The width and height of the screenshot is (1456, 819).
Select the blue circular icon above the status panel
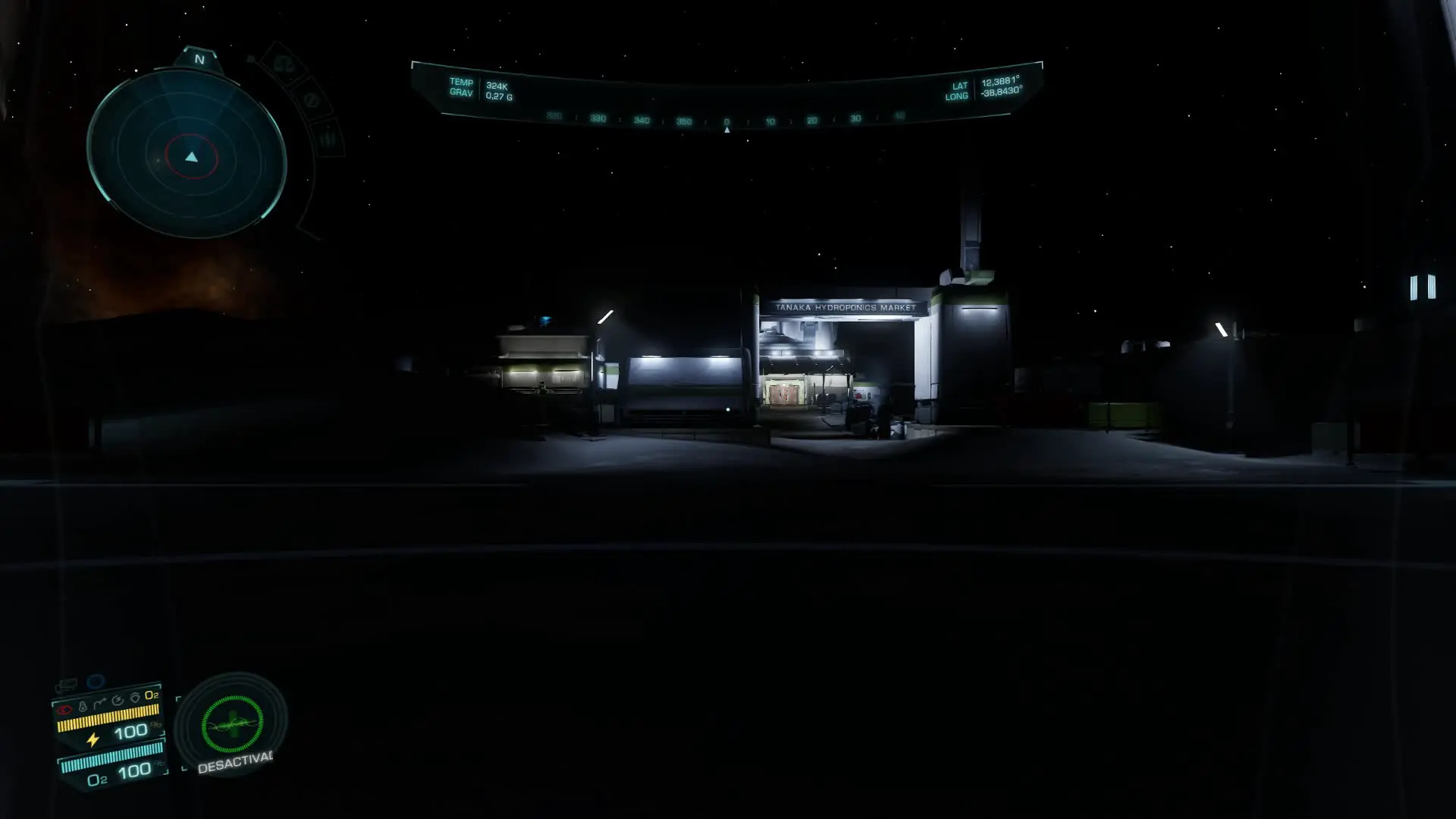tap(96, 681)
